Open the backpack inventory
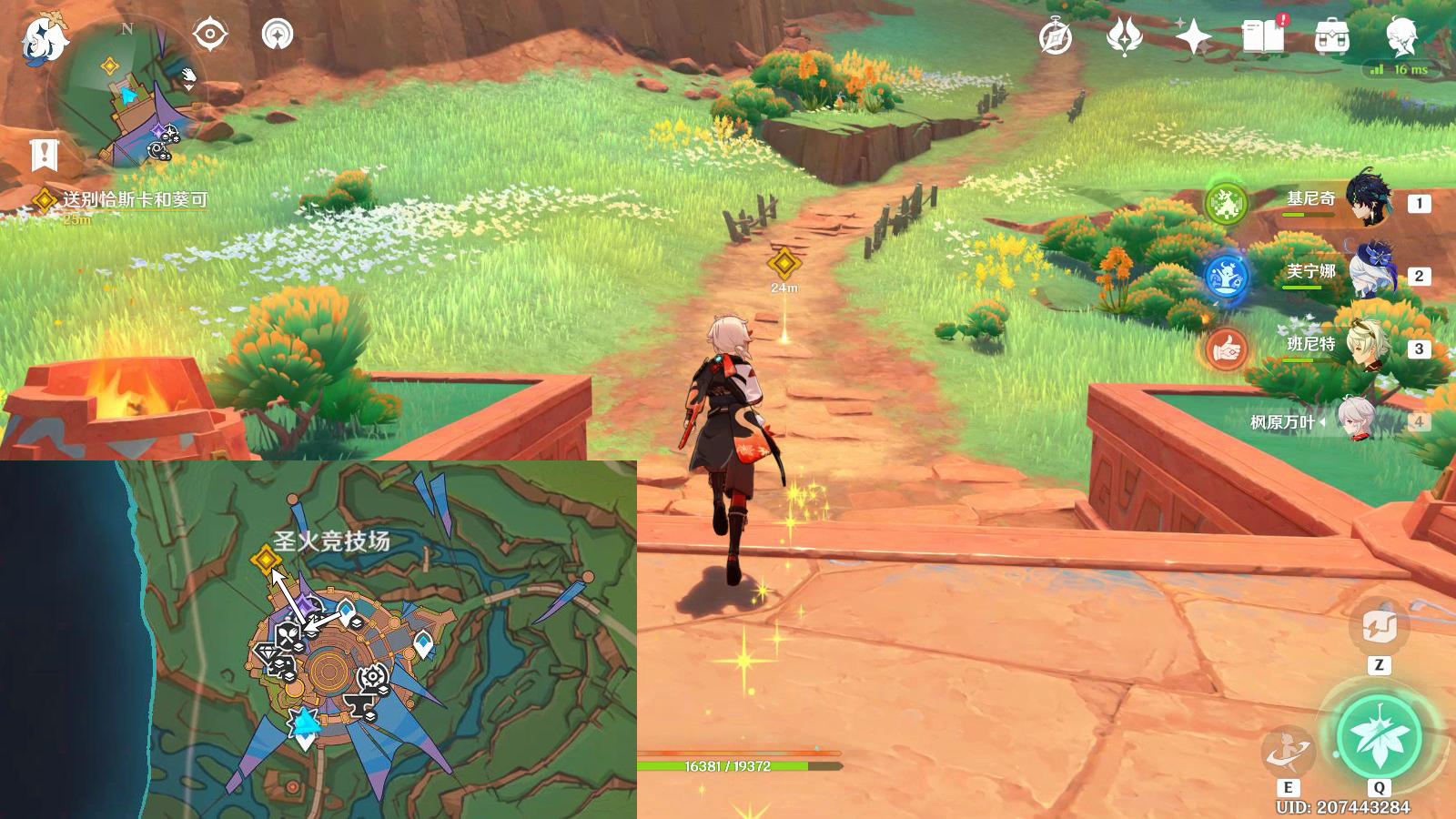 coord(1331,38)
